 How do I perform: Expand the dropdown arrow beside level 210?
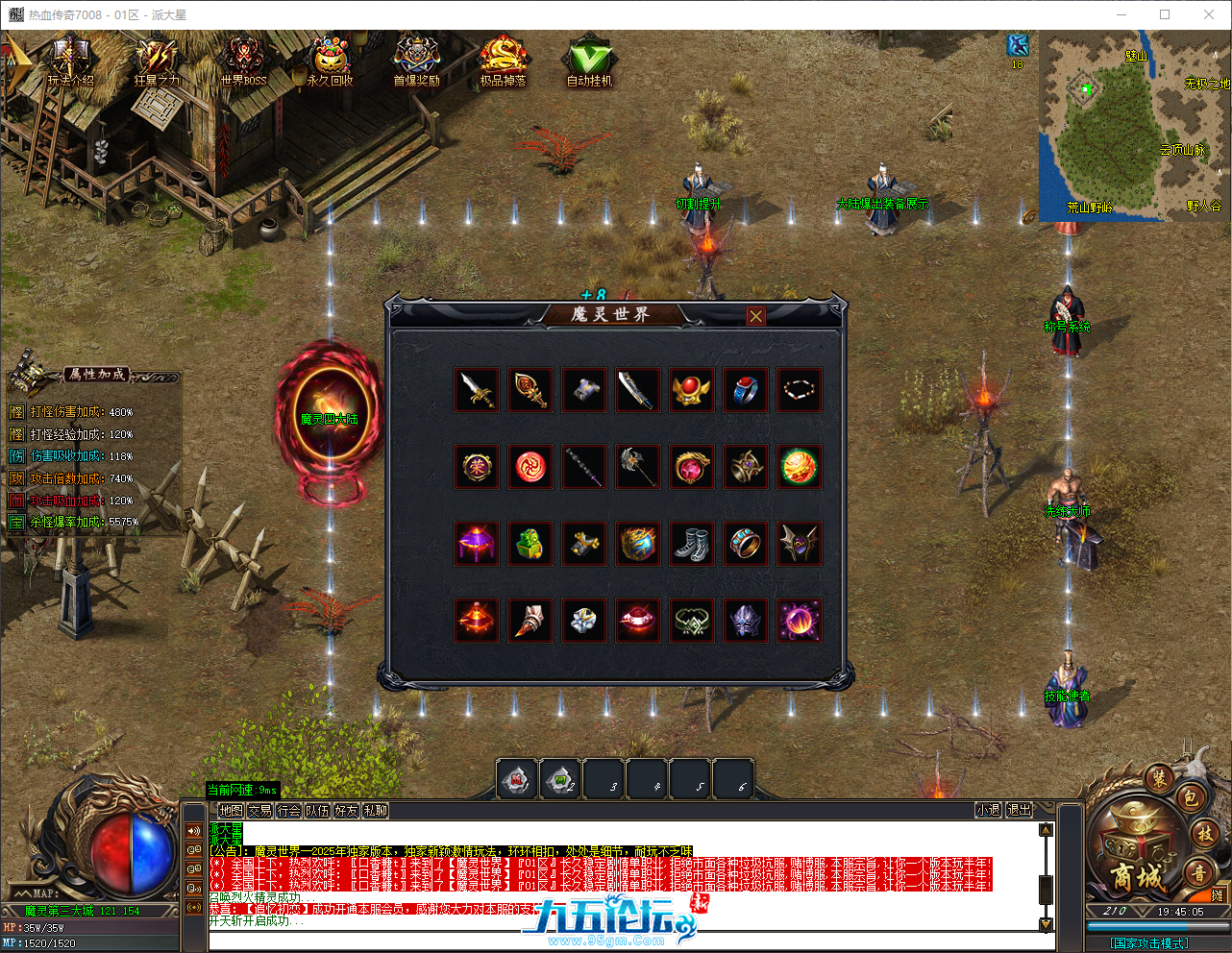pos(1141,911)
